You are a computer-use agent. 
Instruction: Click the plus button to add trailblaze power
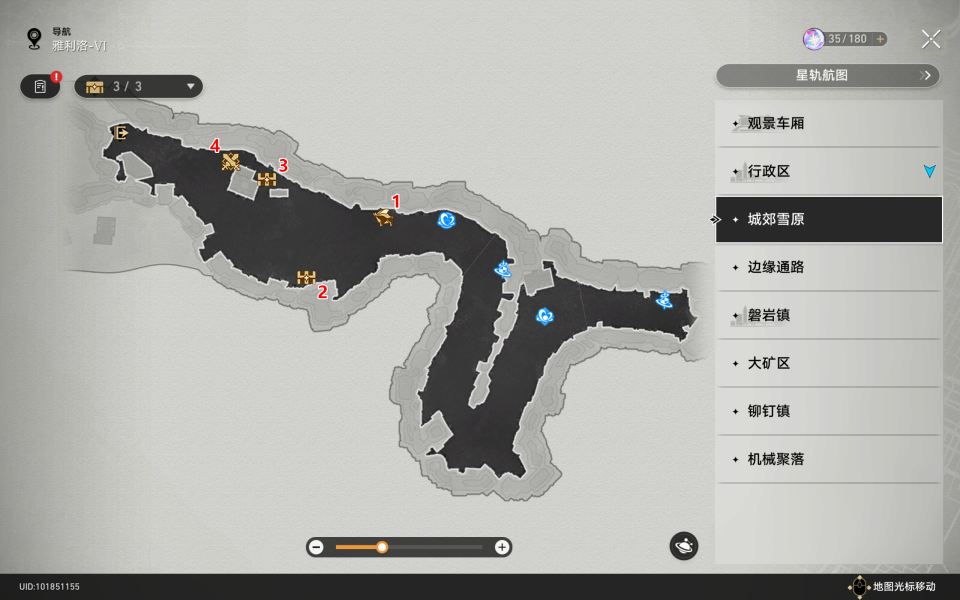click(x=880, y=39)
